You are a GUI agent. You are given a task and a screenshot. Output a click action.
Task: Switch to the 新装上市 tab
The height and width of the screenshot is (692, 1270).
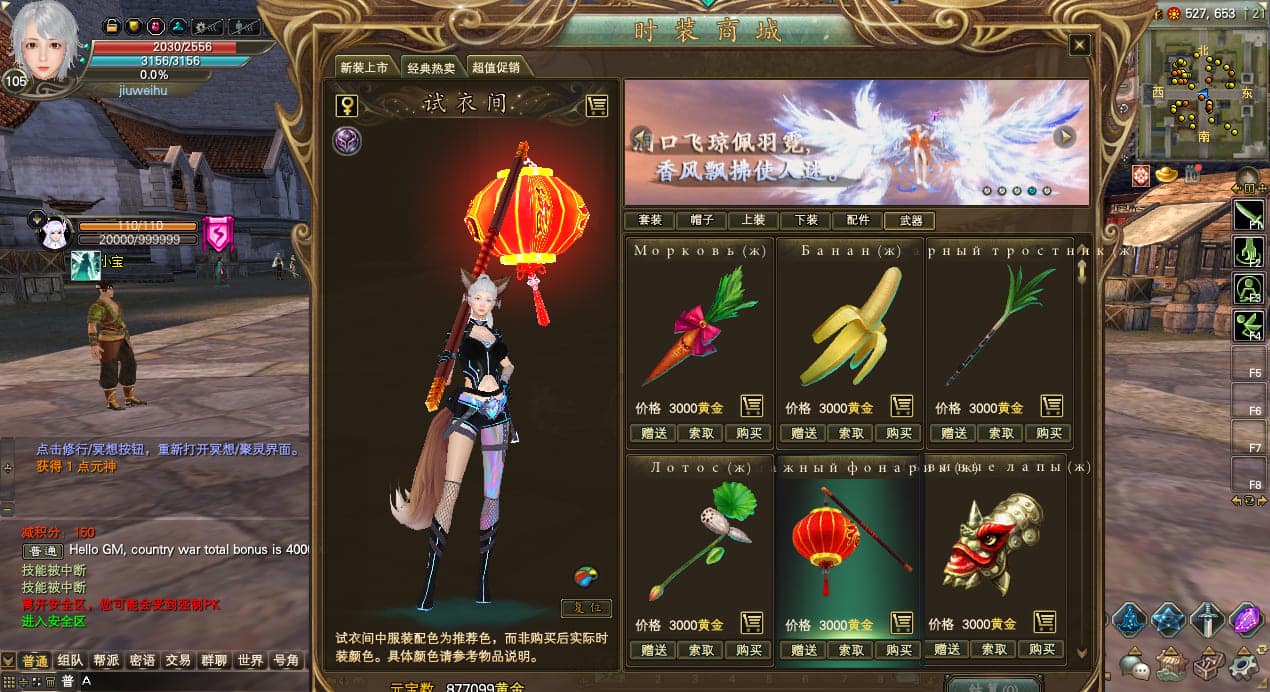pyautogui.click(x=364, y=68)
